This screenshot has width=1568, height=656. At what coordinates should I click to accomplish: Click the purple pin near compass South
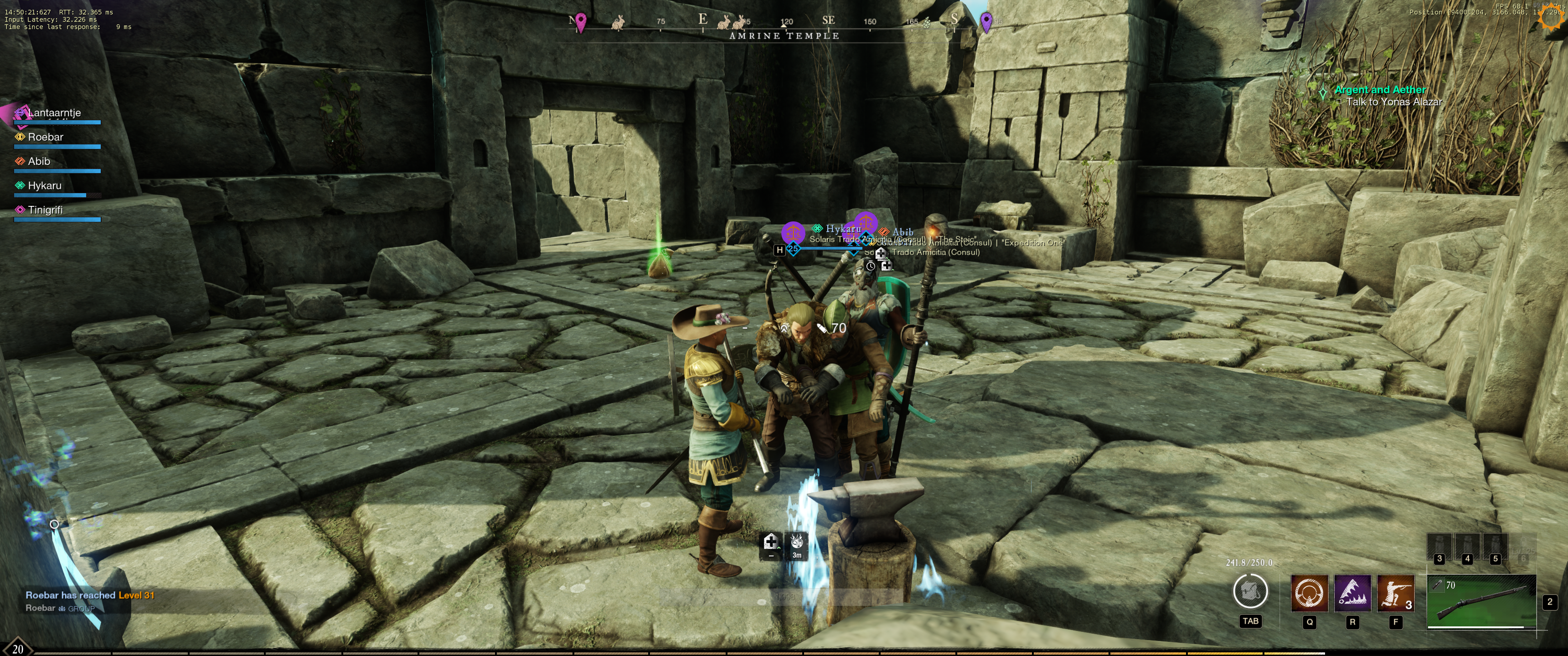pyautogui.click(x=986, y=22)
